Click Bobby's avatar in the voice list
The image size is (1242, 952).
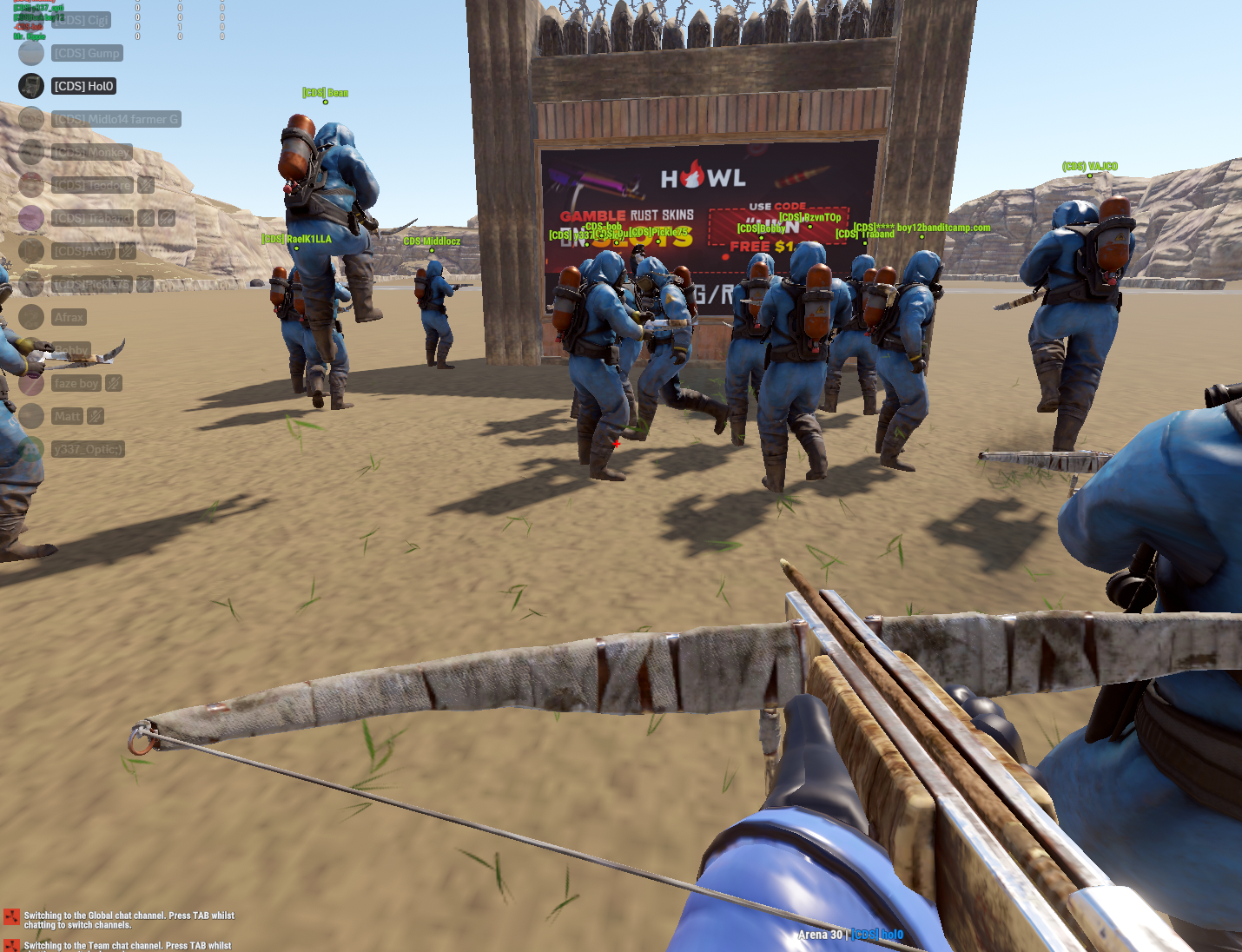point(31,350)
